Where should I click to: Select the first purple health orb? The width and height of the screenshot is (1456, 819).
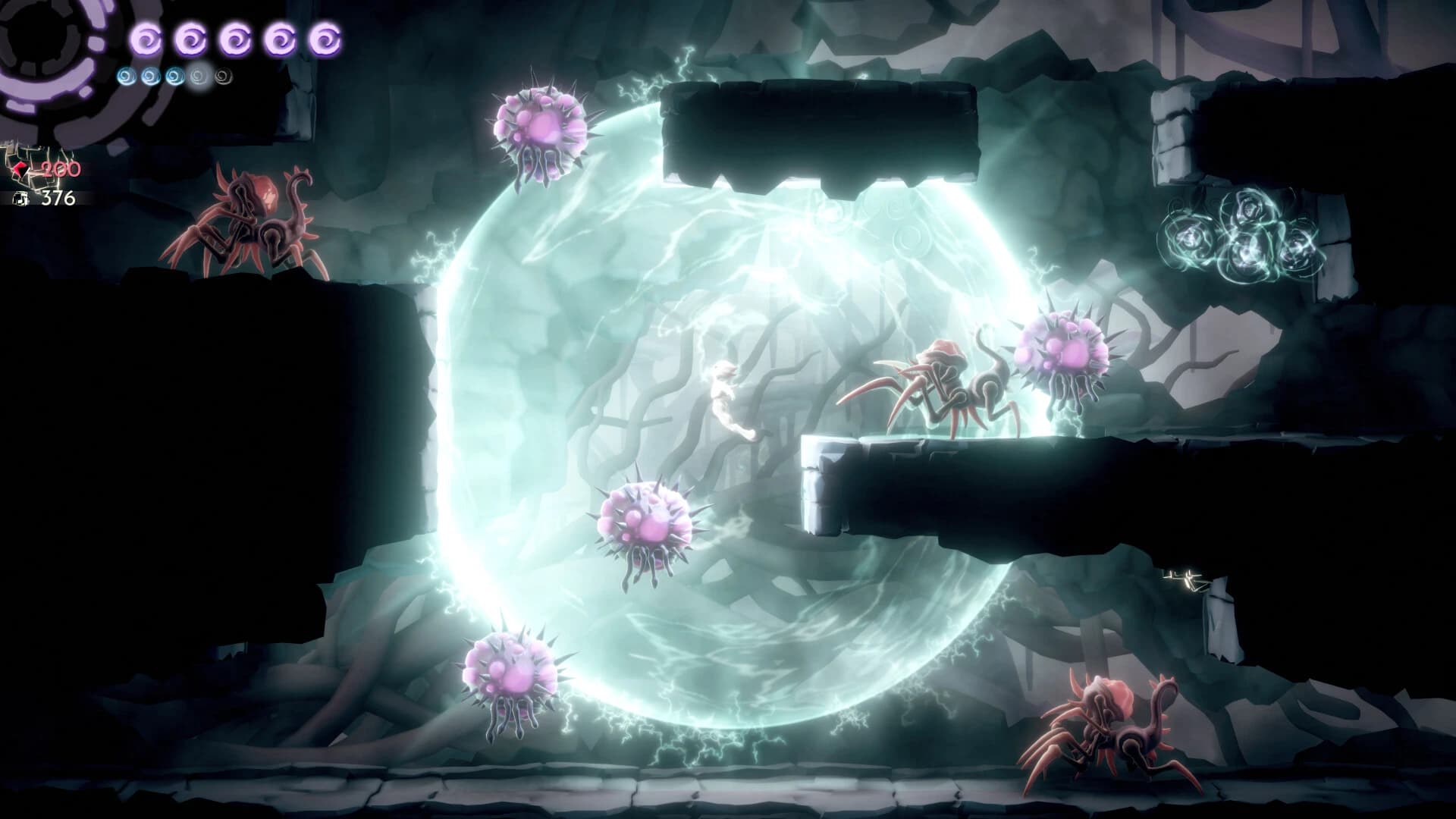pyautogui.click(x=146, y=39)
